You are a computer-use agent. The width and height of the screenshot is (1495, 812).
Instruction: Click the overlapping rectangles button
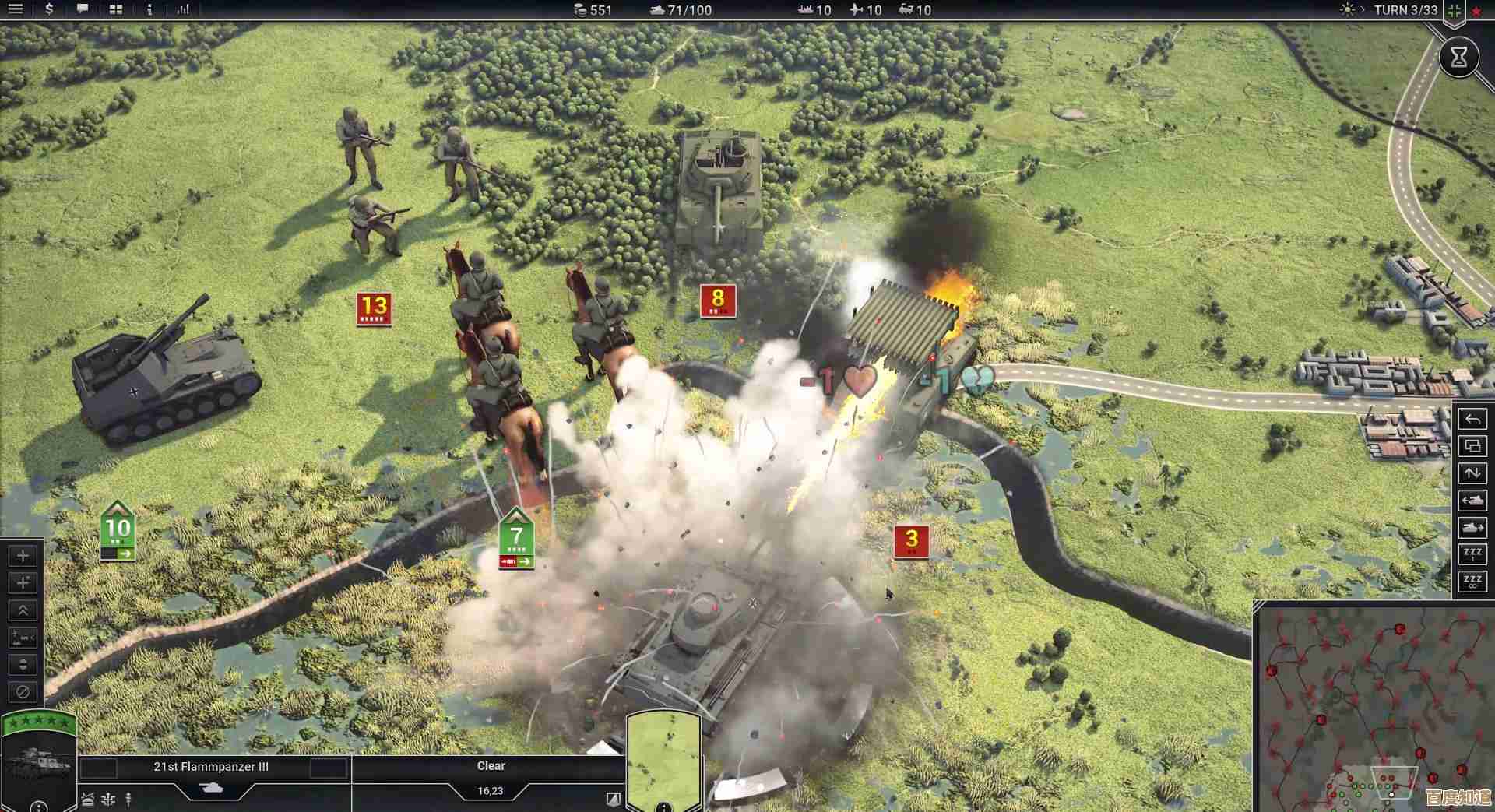1472,446
